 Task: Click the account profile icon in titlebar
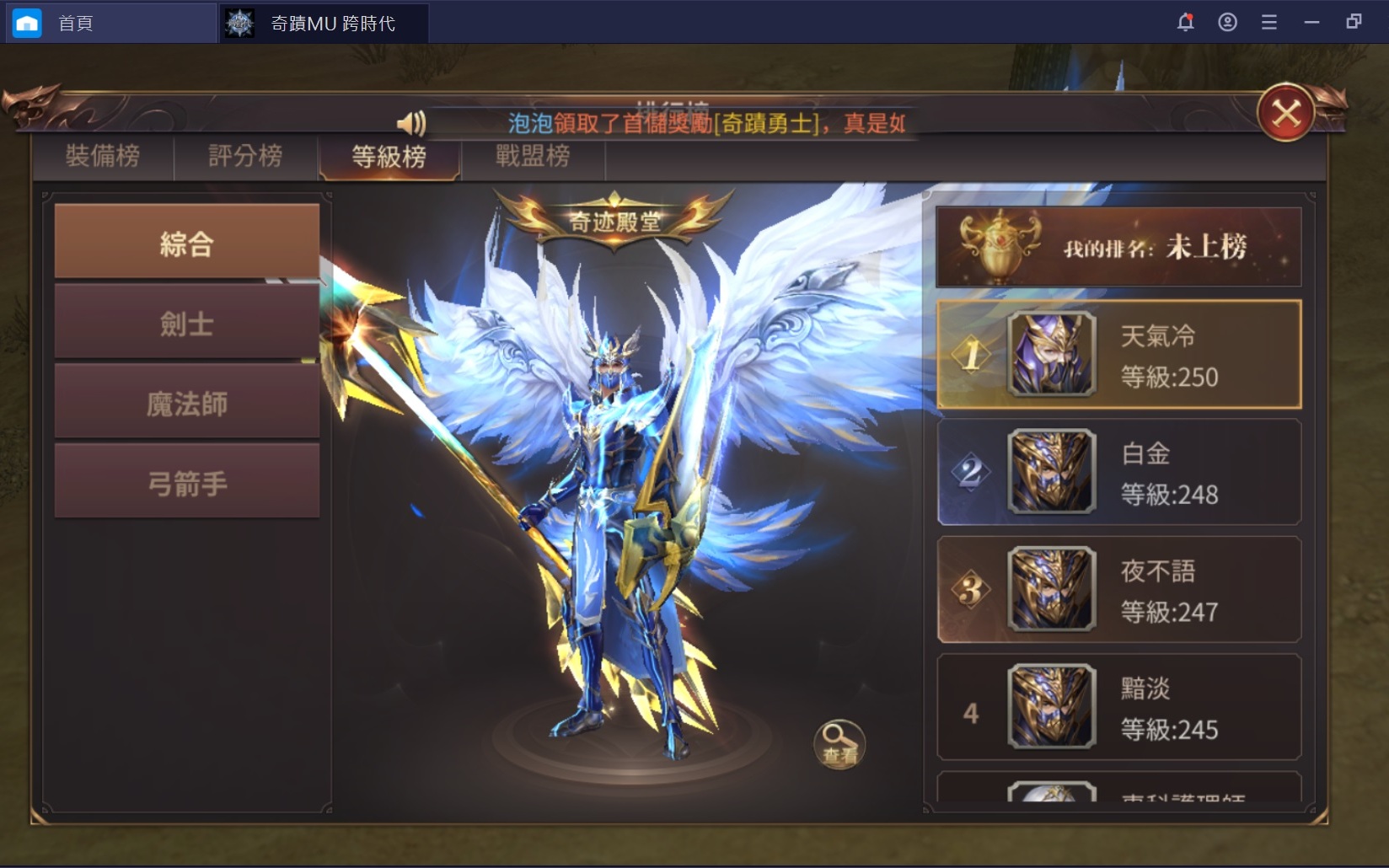click(1226, 23)
